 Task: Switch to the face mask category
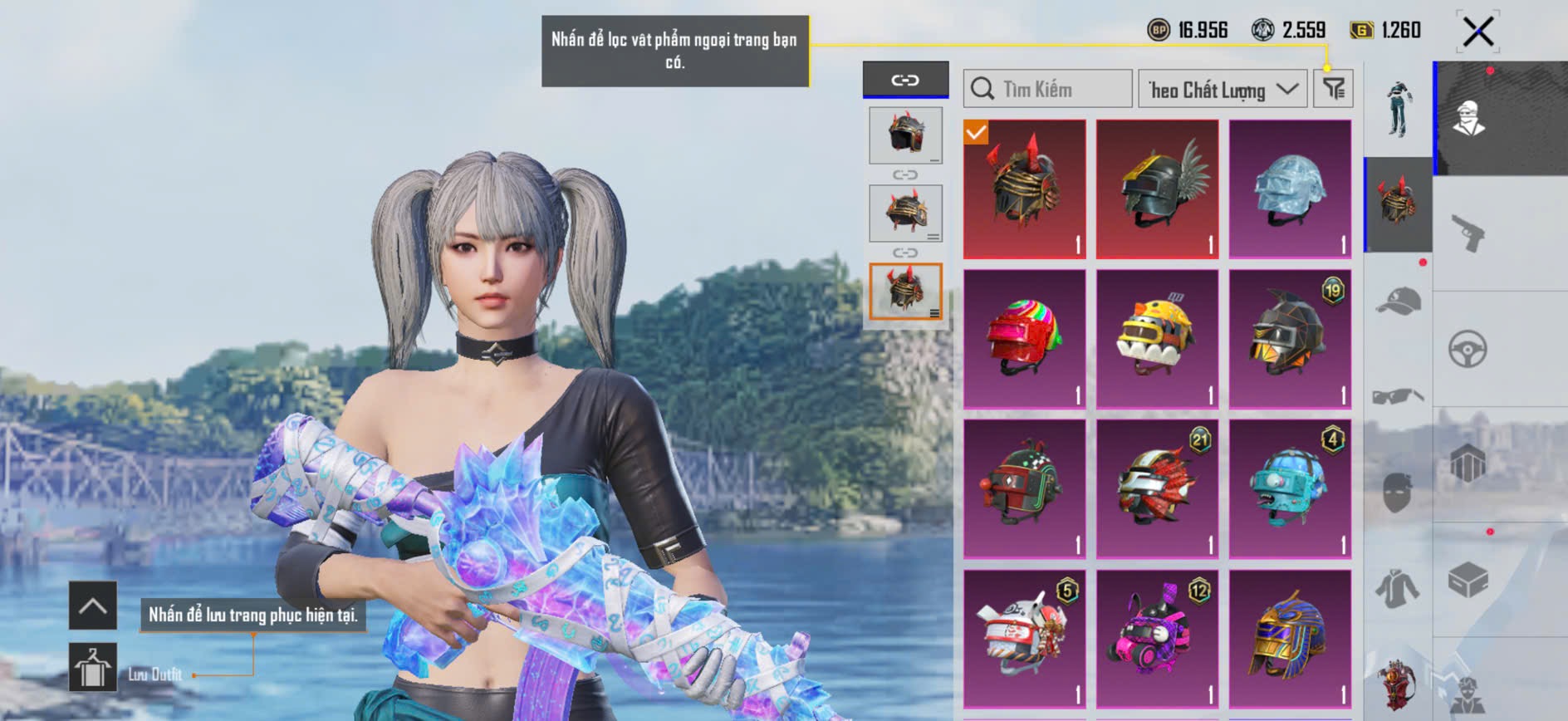pyautogui.click(x=1398, y=492)
